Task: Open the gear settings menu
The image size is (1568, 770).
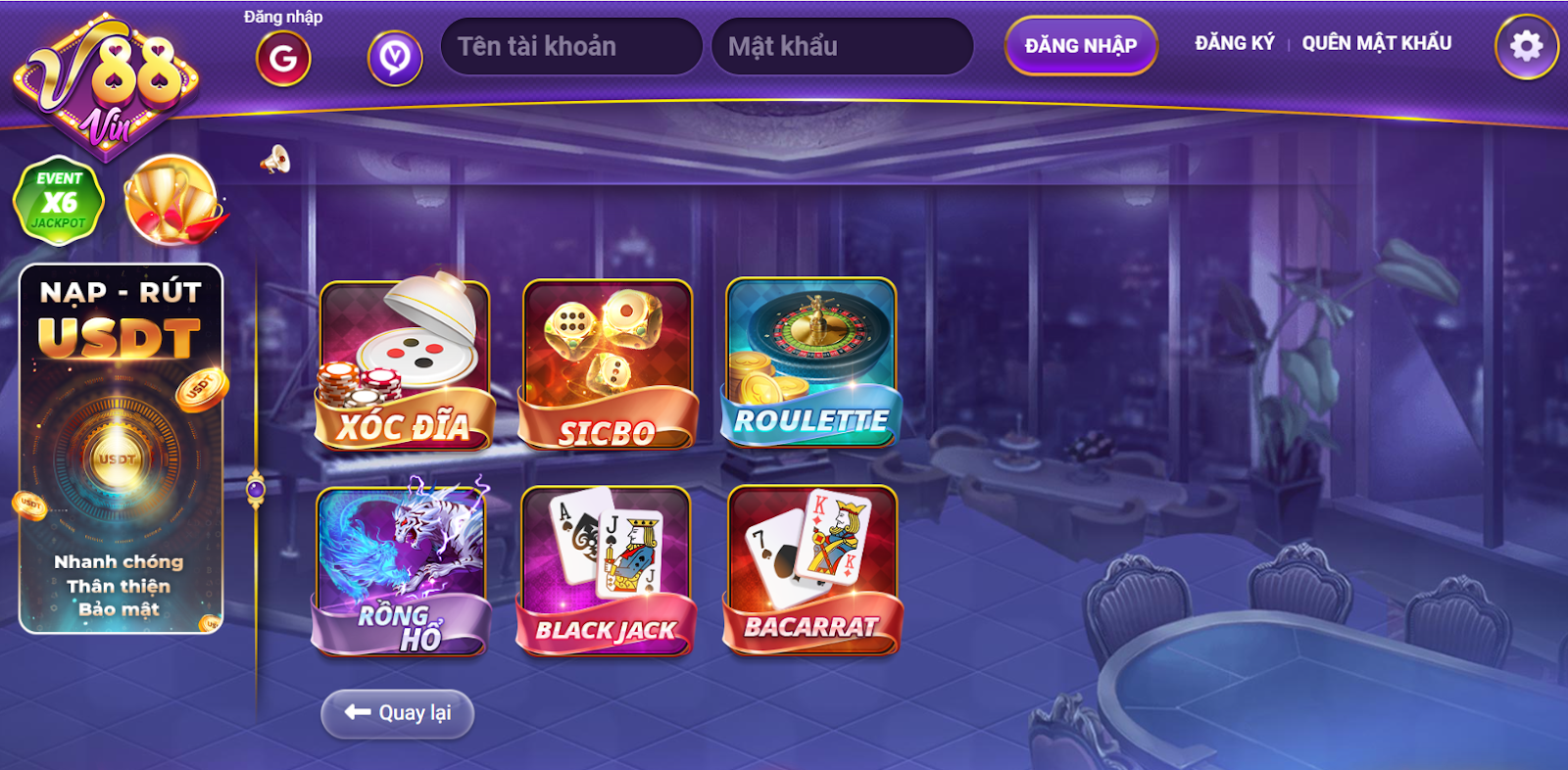Action: click(1526, 46)
